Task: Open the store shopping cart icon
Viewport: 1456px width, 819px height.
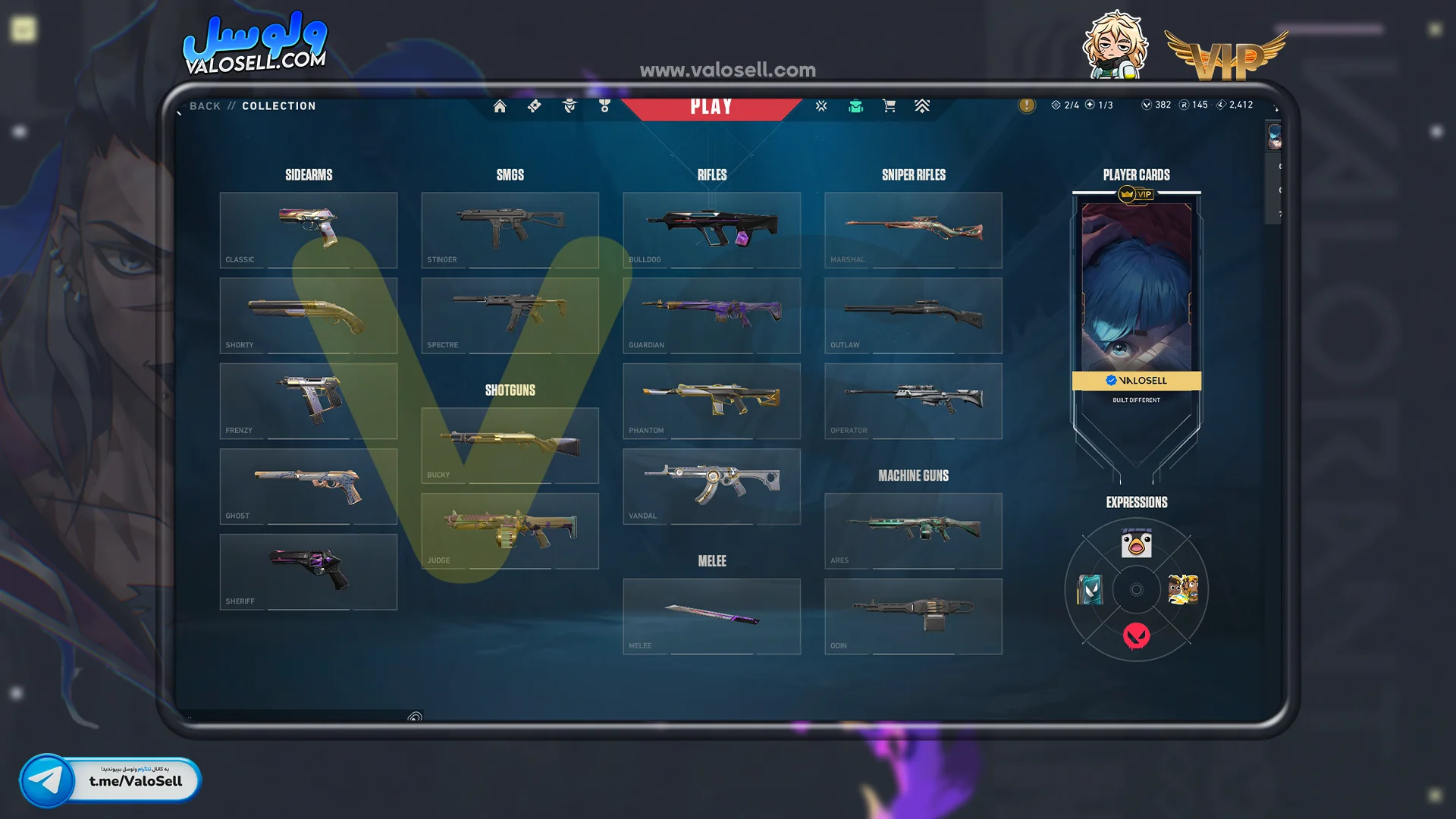Action: pyautogui.click(x=889, y=106)
